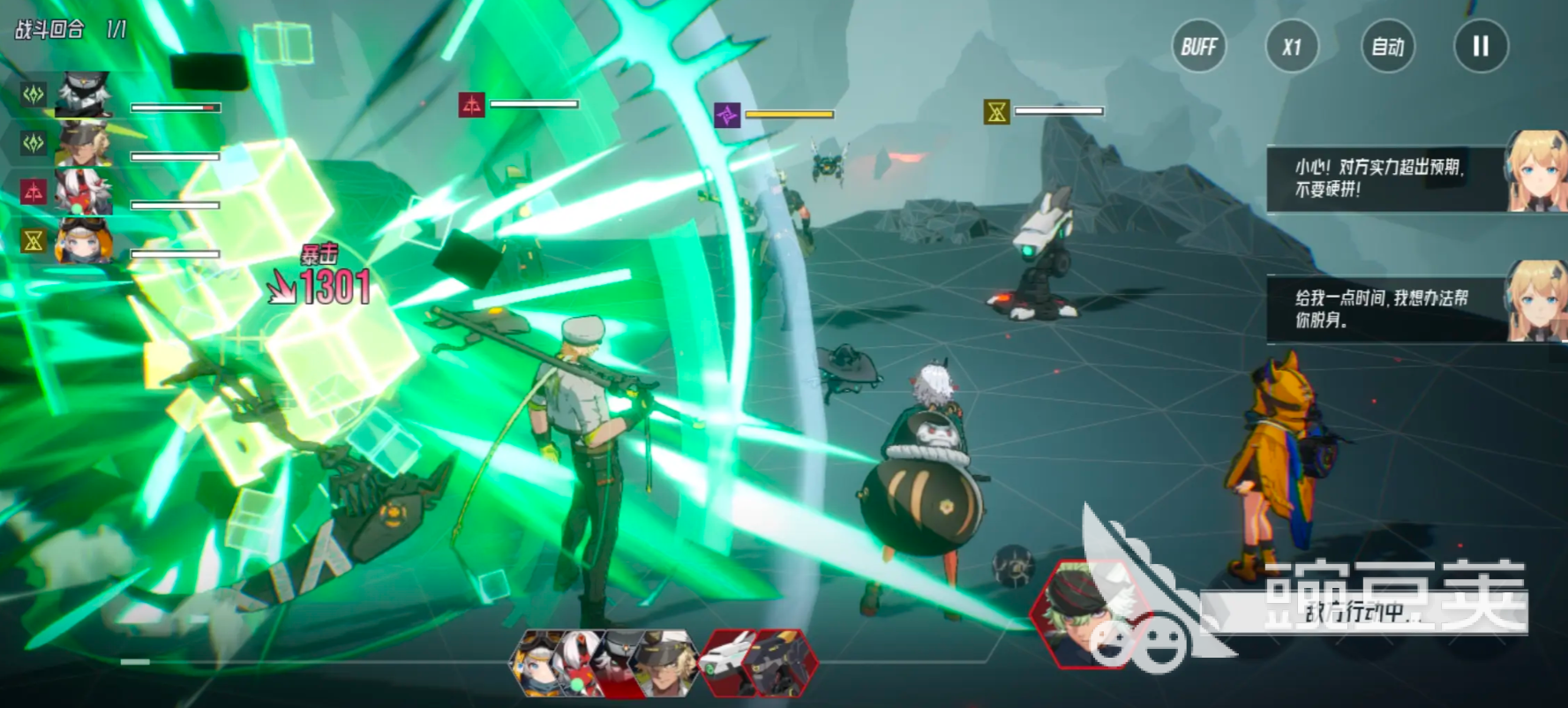Select the orange-hooded party member portrait
This screenshot has height=708, width=1568.
pyautogui.click(x=84, y=240)
